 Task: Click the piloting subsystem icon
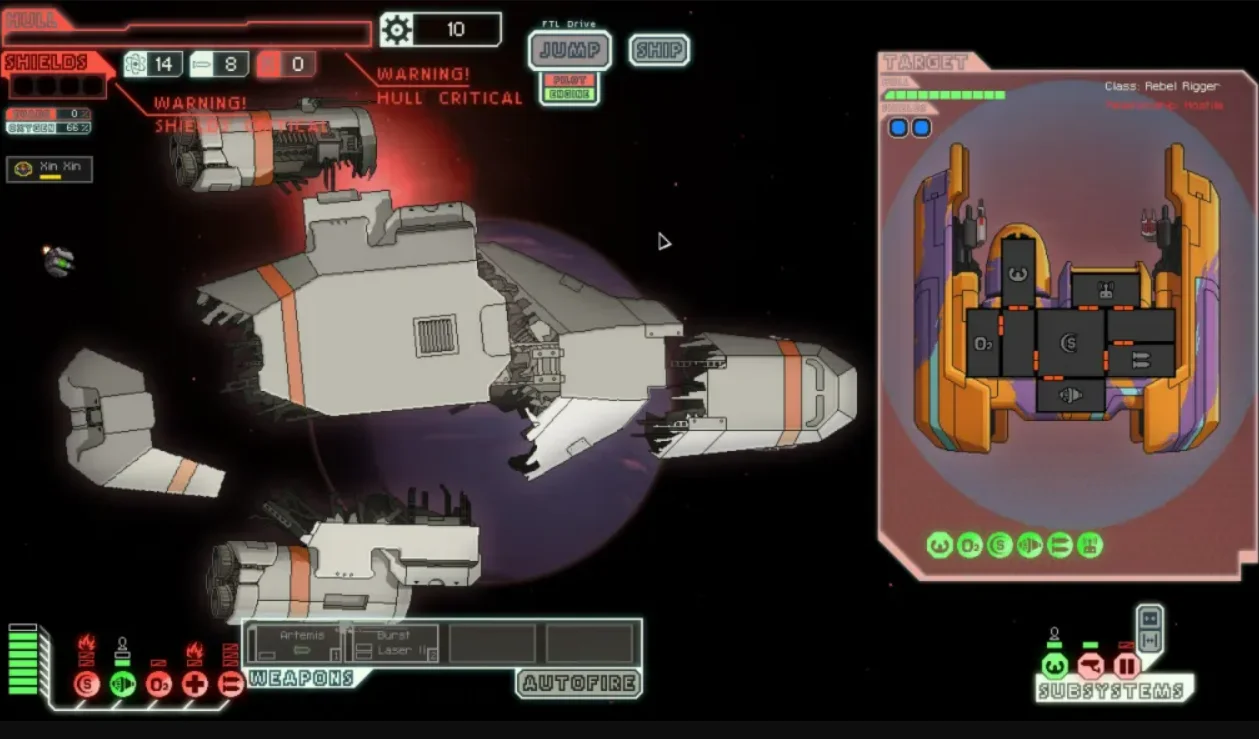1054,665
